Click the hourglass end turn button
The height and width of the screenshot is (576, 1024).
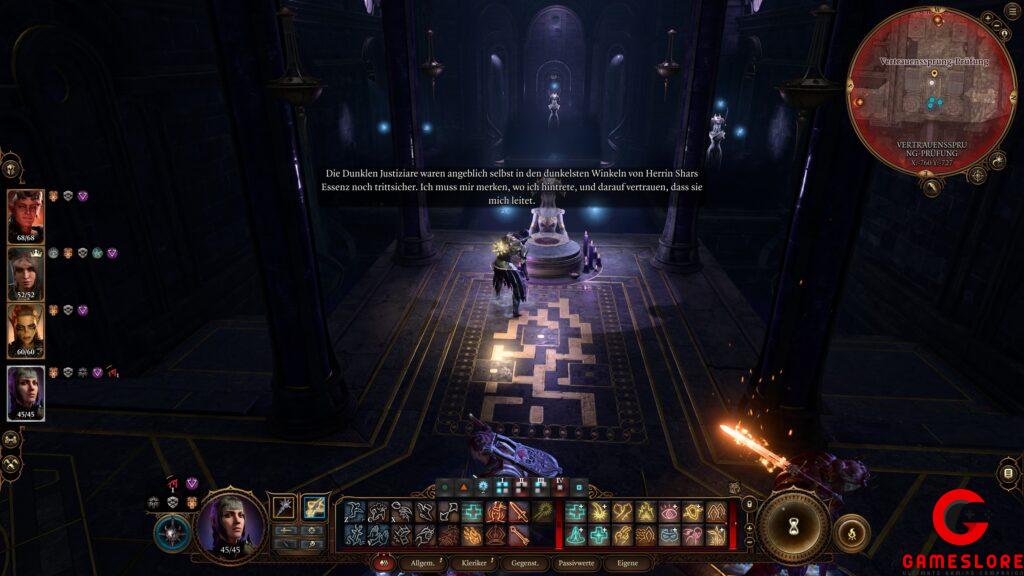[794, 526]
